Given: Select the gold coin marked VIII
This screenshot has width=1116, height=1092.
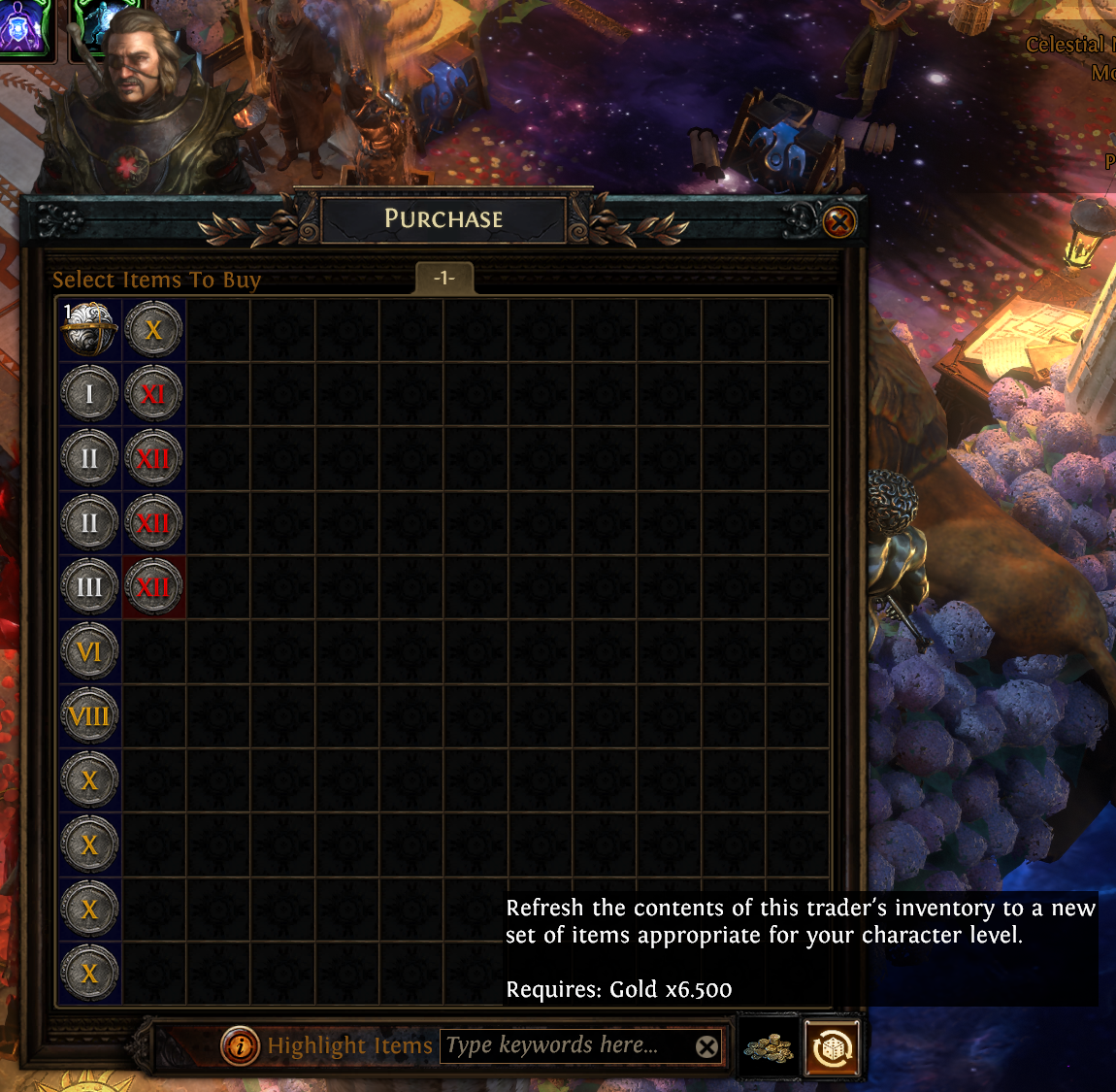Looking at the screenshot, I should pyautogui.click(x=89, y=716).
